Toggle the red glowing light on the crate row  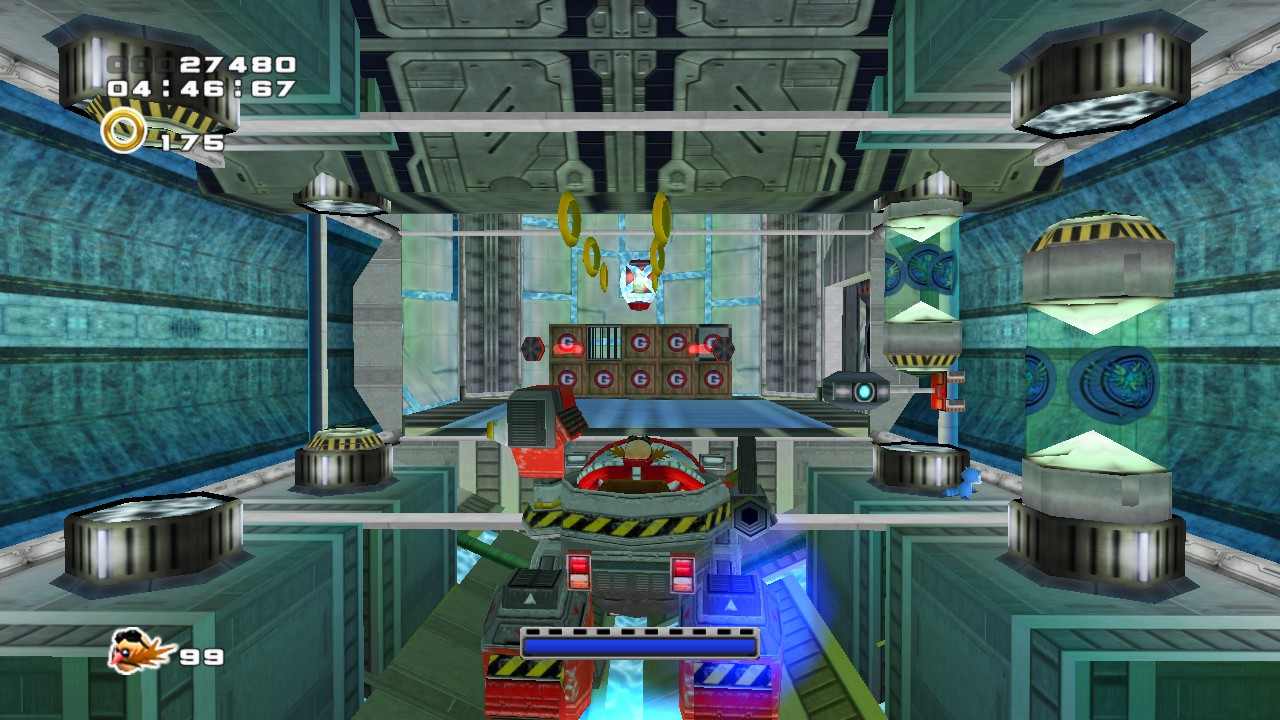pyautogui.click(x=568, y=348)
